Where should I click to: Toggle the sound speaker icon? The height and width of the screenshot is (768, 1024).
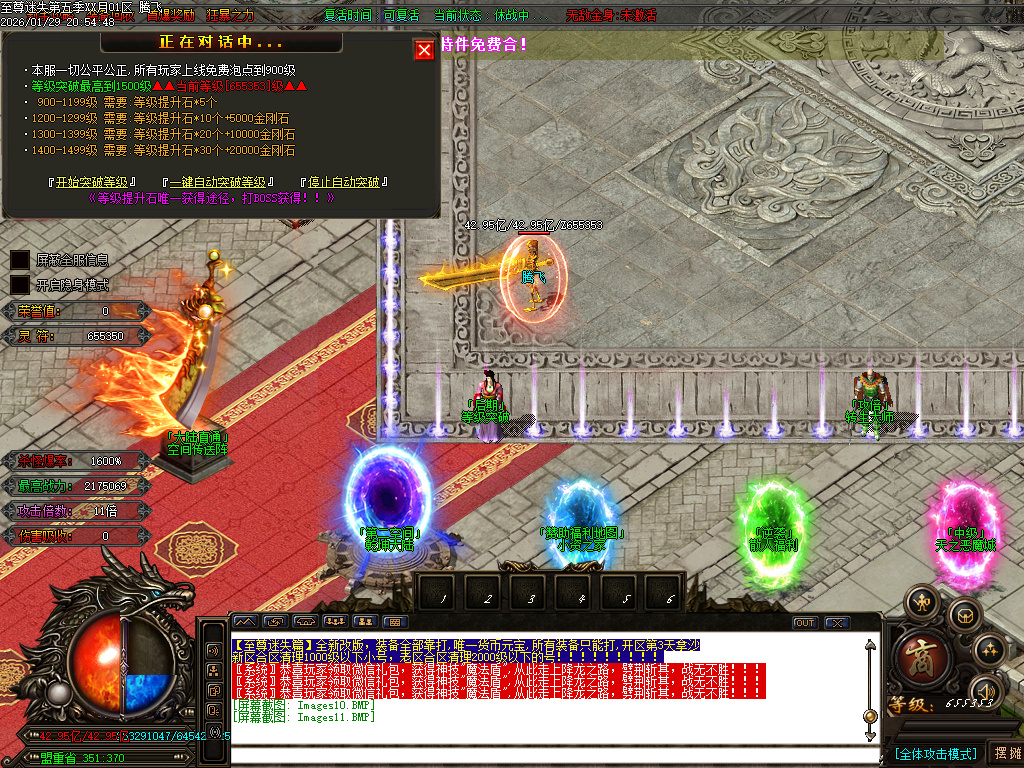[985, 691]
